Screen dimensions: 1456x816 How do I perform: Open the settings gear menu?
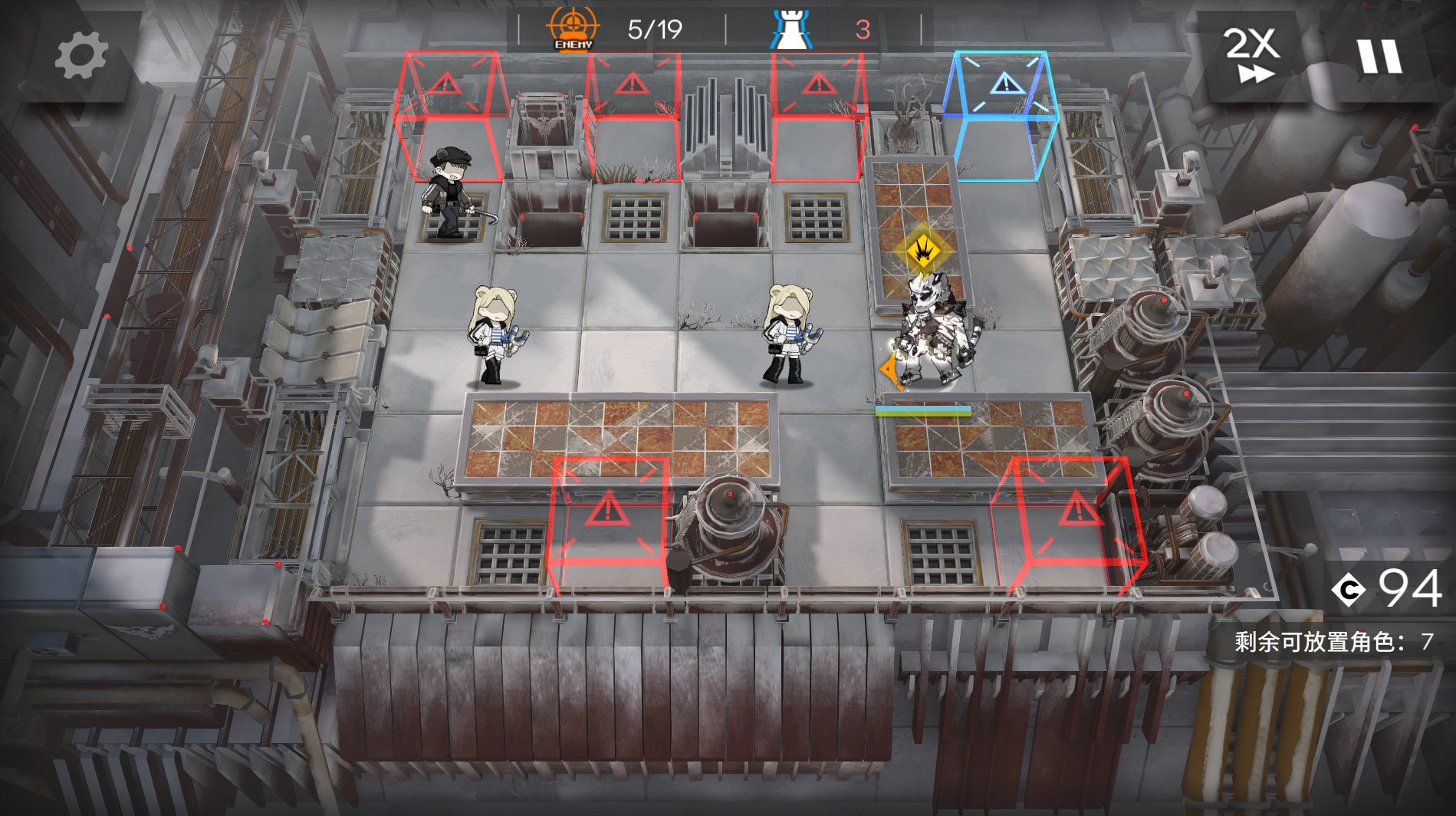(81, 55)
